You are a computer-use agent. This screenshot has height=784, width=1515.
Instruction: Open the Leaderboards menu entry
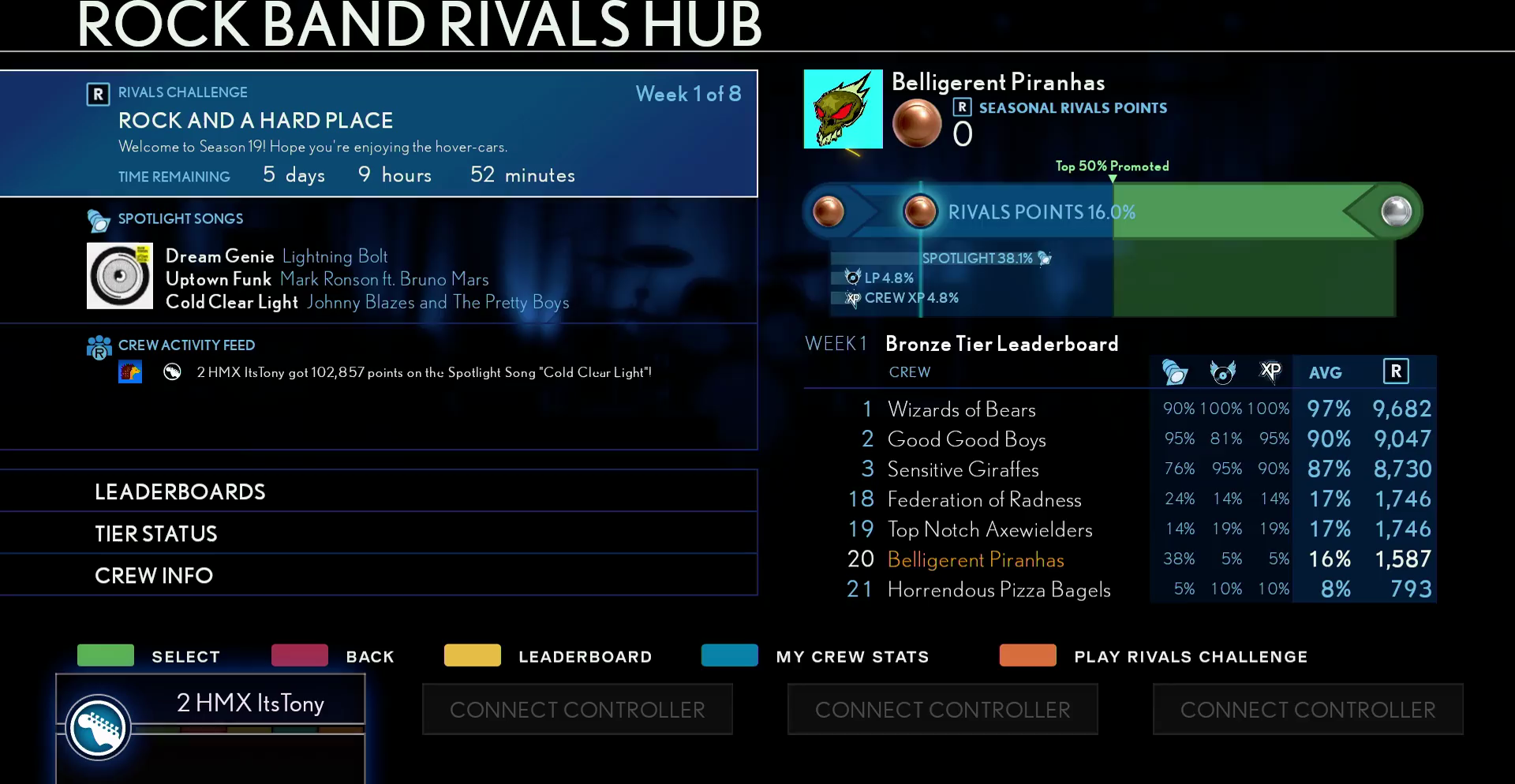(379, 491)
